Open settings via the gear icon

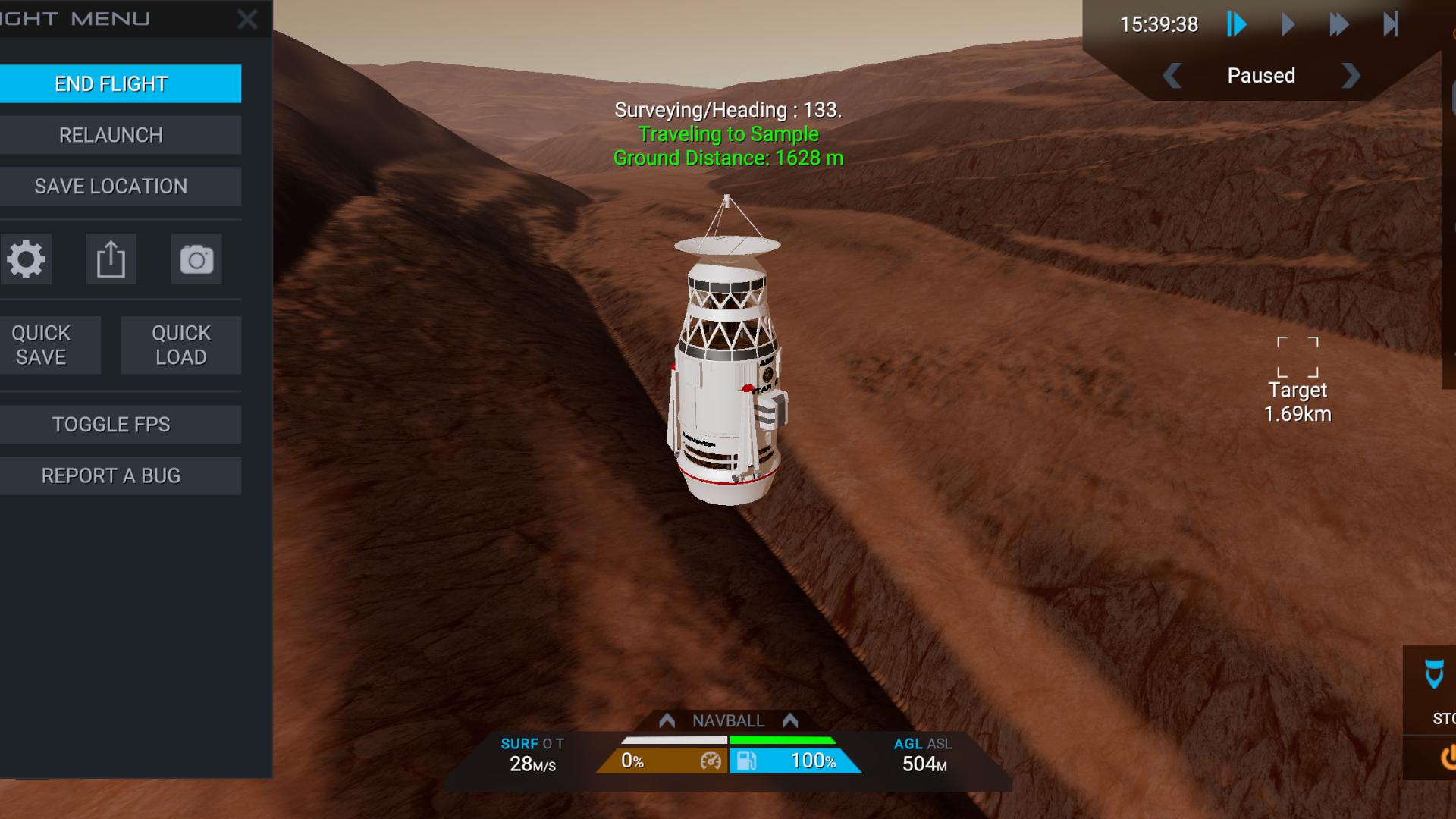tap(26, 259)
